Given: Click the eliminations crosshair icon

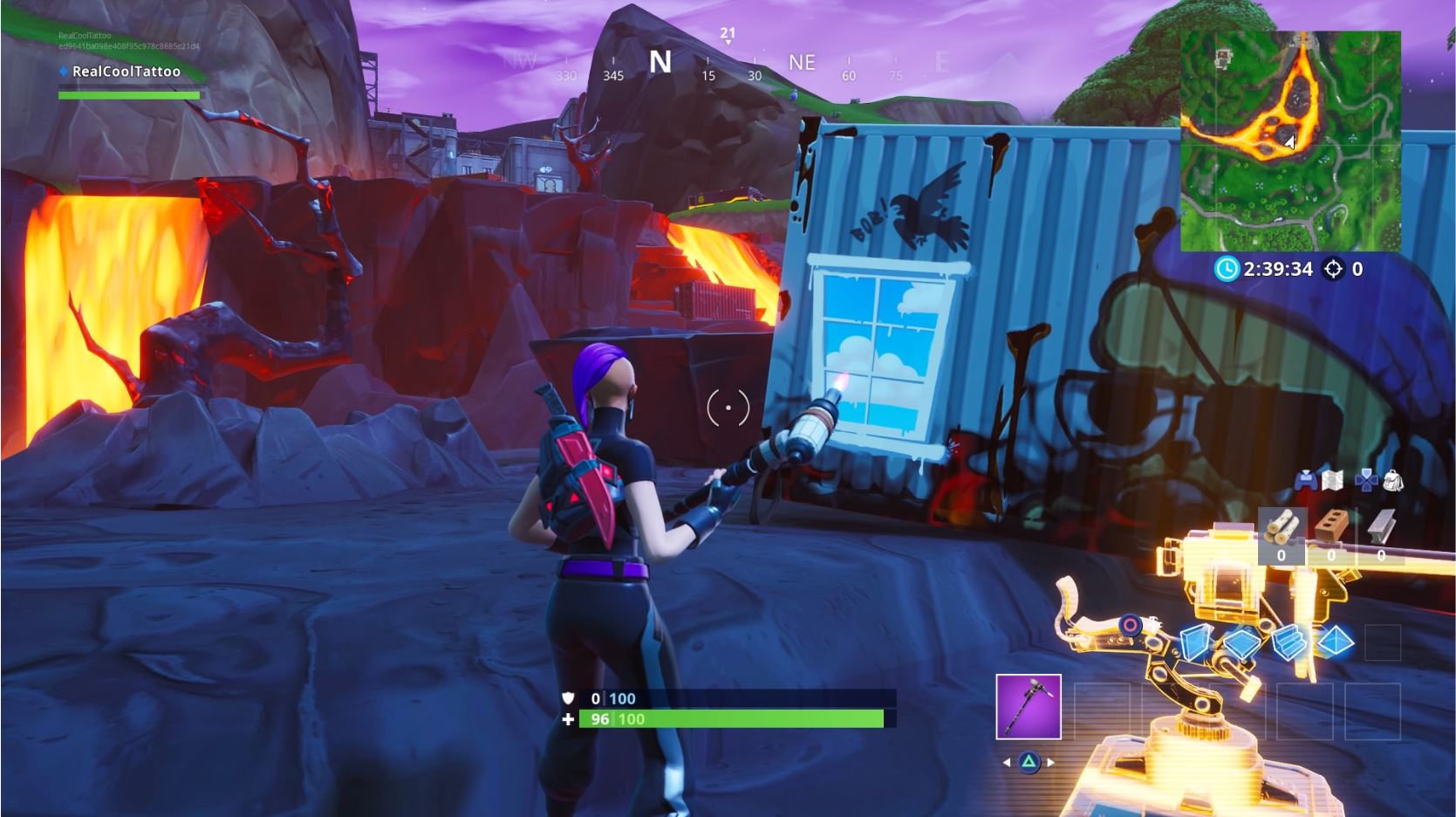Looking at the screenshot, I should click(x=1335, y=270).
